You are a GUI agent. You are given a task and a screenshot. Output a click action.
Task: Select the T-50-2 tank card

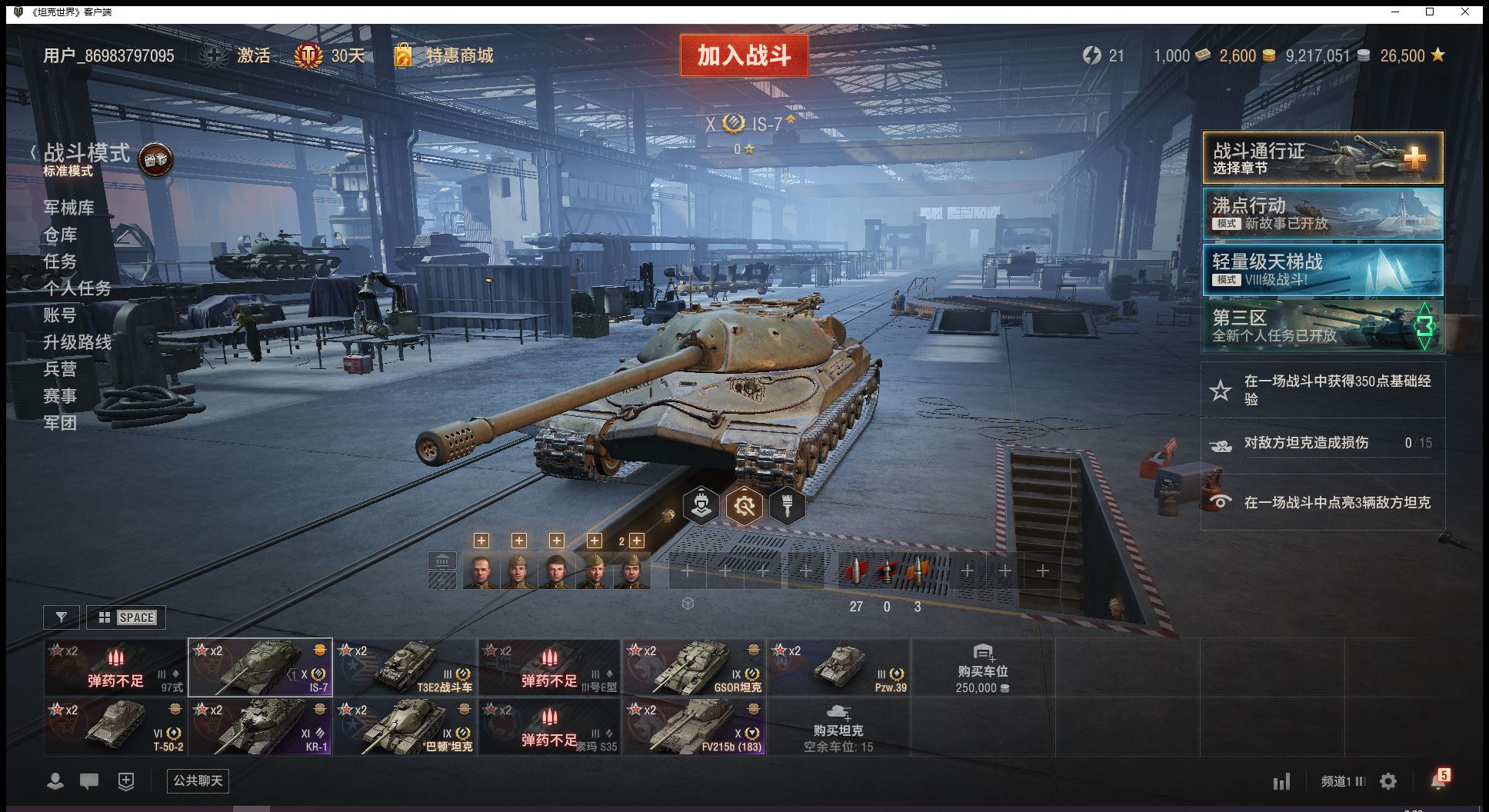coord(115,727)
